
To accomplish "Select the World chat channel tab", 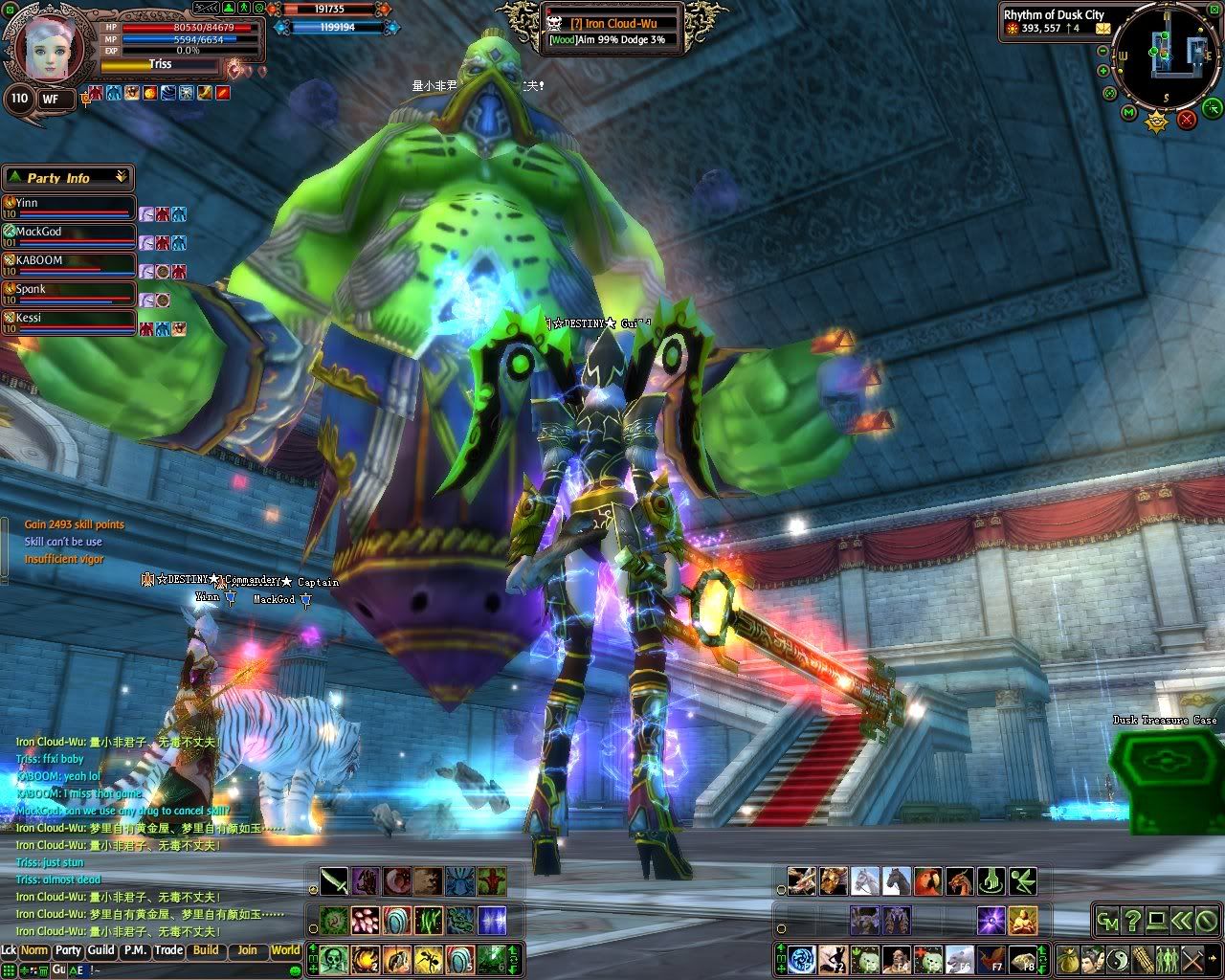I will pyautogui.click(x=285, y=950).
